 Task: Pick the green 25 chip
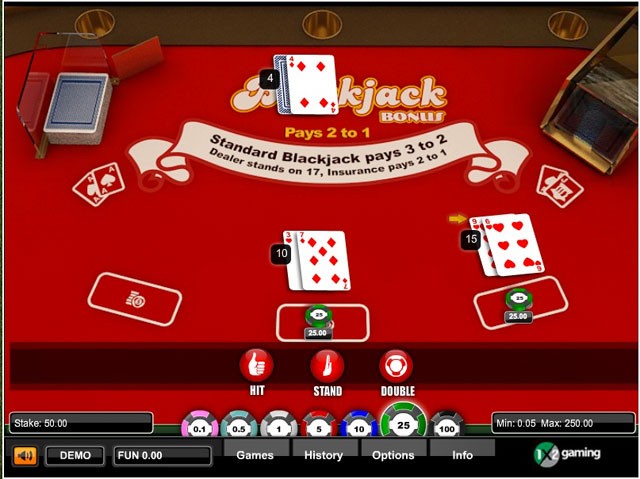click(404, 424)
